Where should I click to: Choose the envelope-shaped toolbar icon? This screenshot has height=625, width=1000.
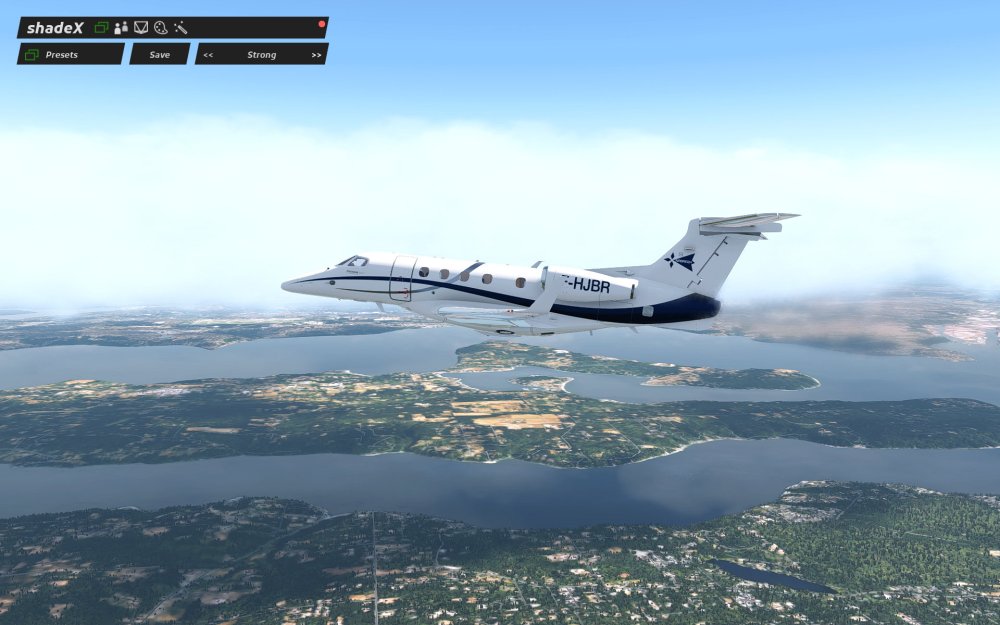(141, 27)
